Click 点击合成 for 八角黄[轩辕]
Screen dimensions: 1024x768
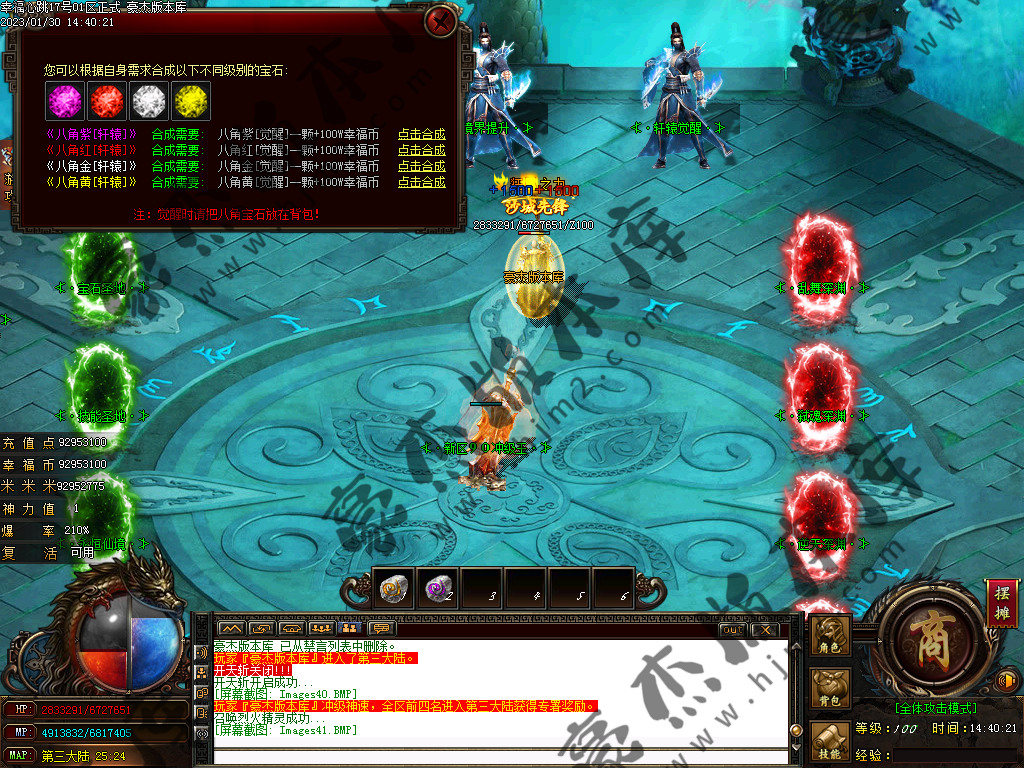tap(421, 182)
